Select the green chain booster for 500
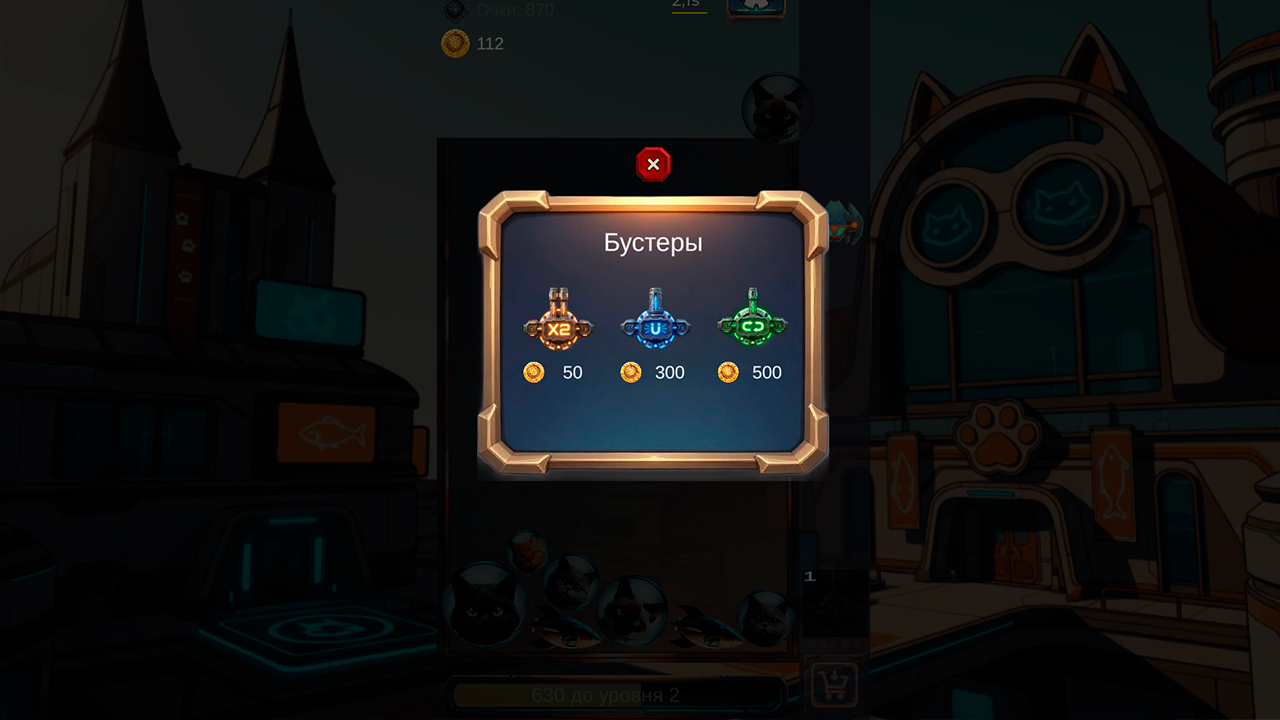The height and width of the screenshot is (720, 1280). pos(752,322)
